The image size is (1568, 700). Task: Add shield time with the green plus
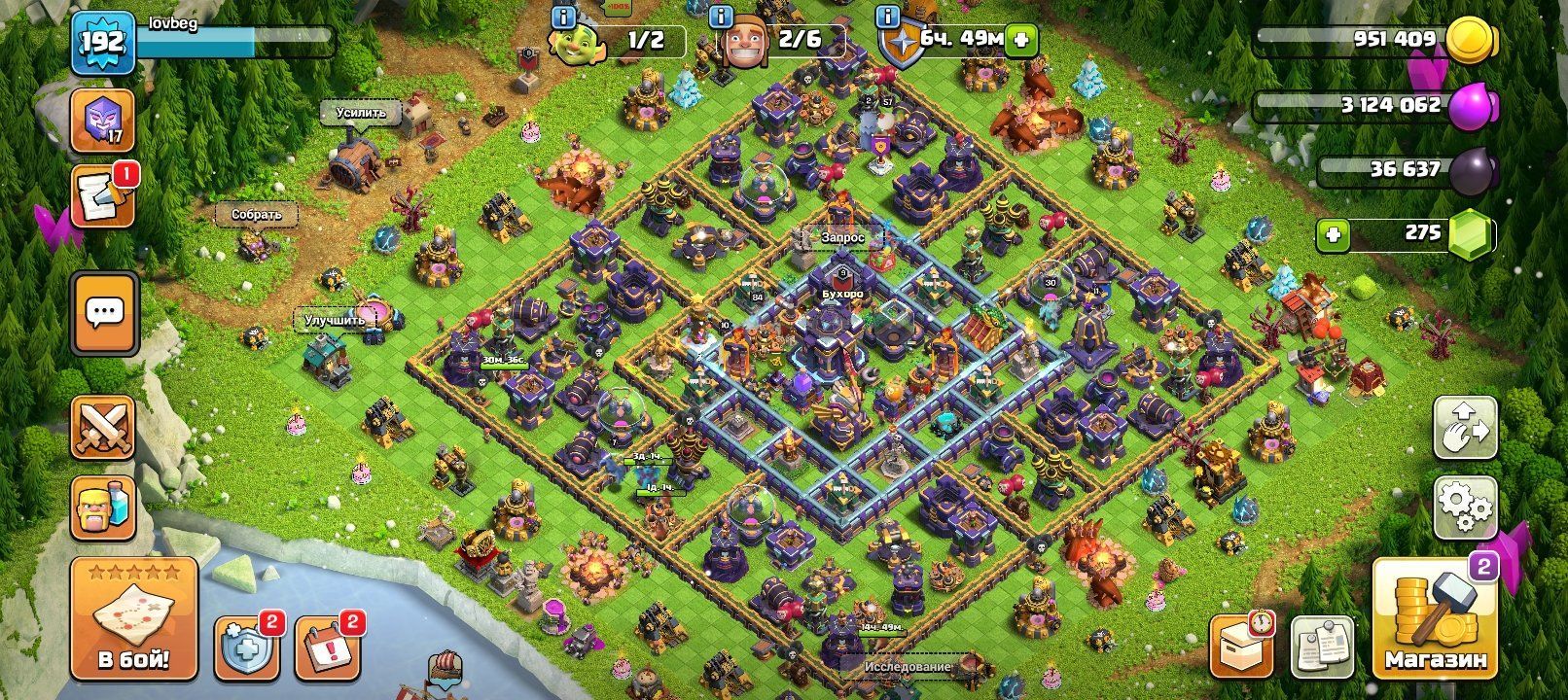click(1021, 40)
